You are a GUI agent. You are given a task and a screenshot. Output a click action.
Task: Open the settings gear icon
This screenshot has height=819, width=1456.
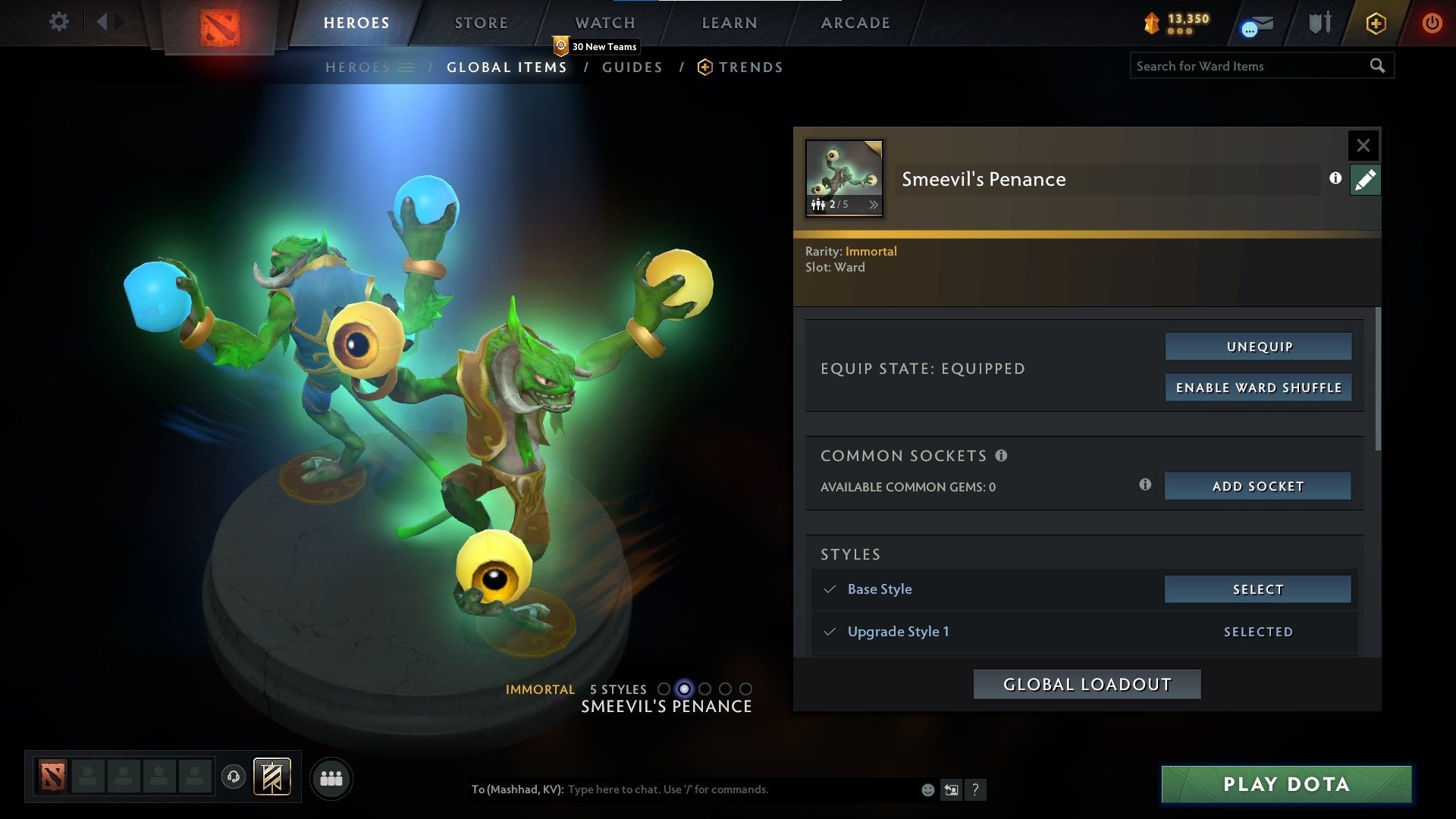(x=58, y=22)
